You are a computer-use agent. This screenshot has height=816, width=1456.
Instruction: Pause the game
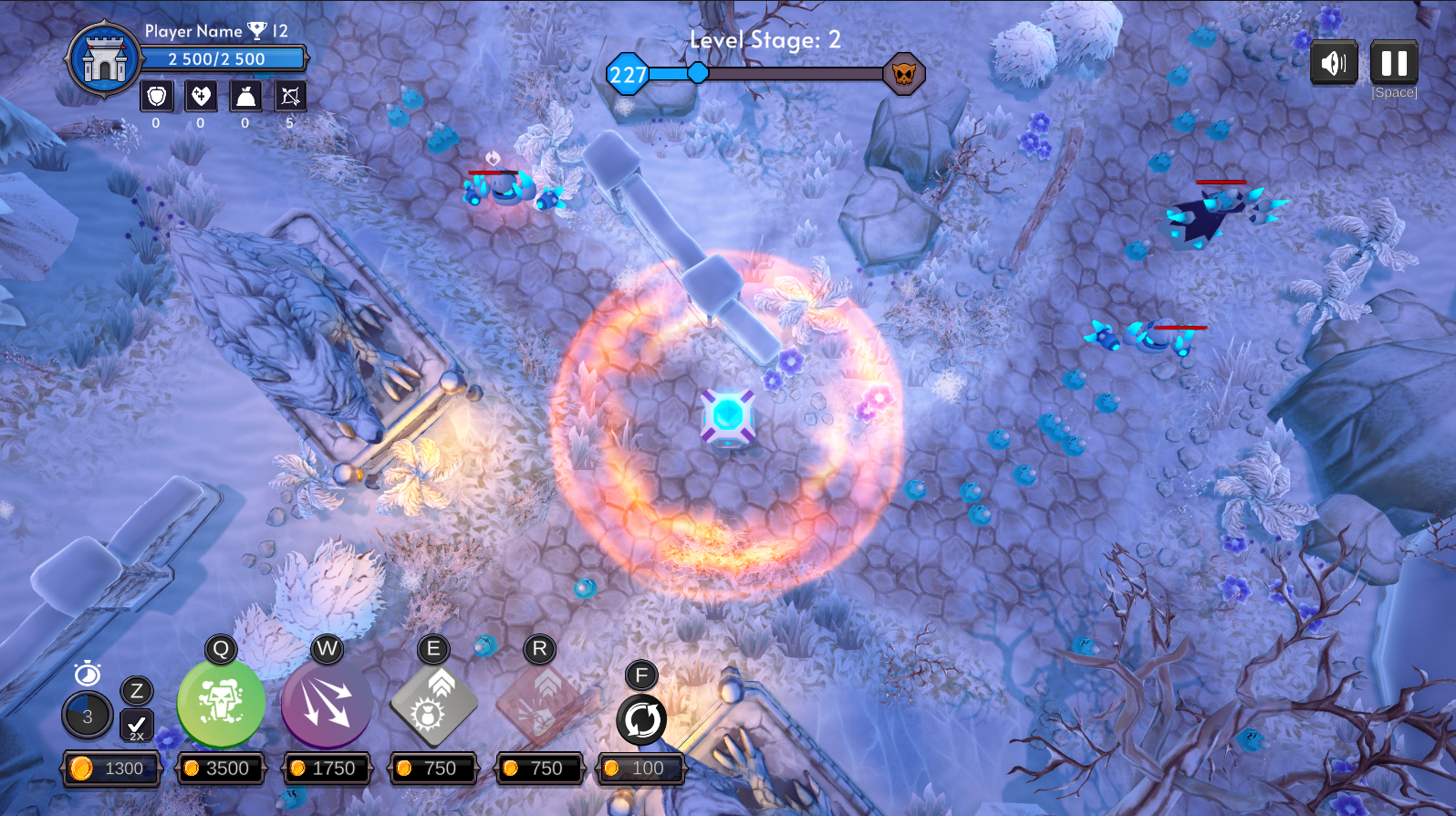click(x=1393, y=63)
